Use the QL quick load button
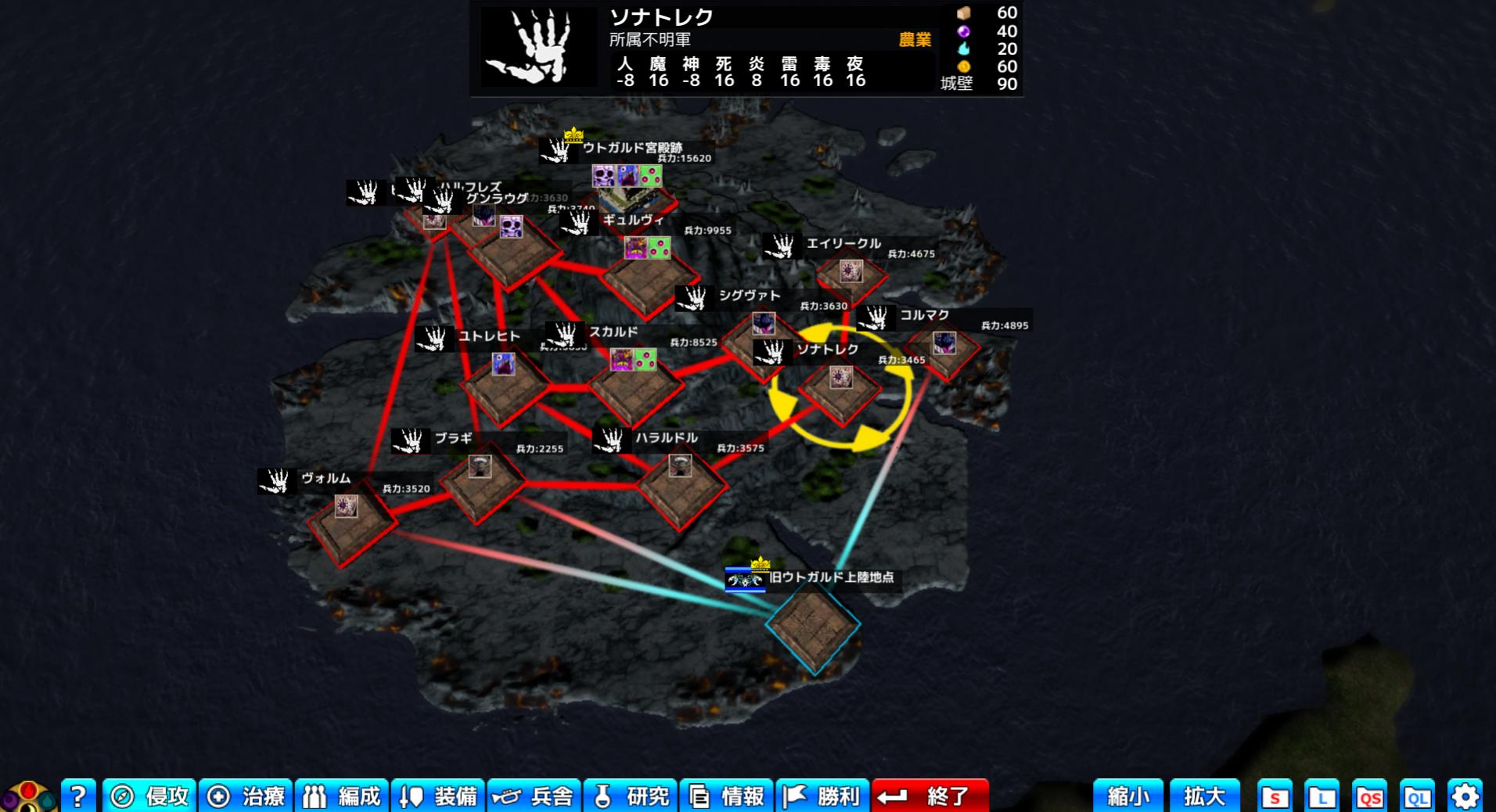This screenshot has height=812, width=1496. coord(1417,796)
